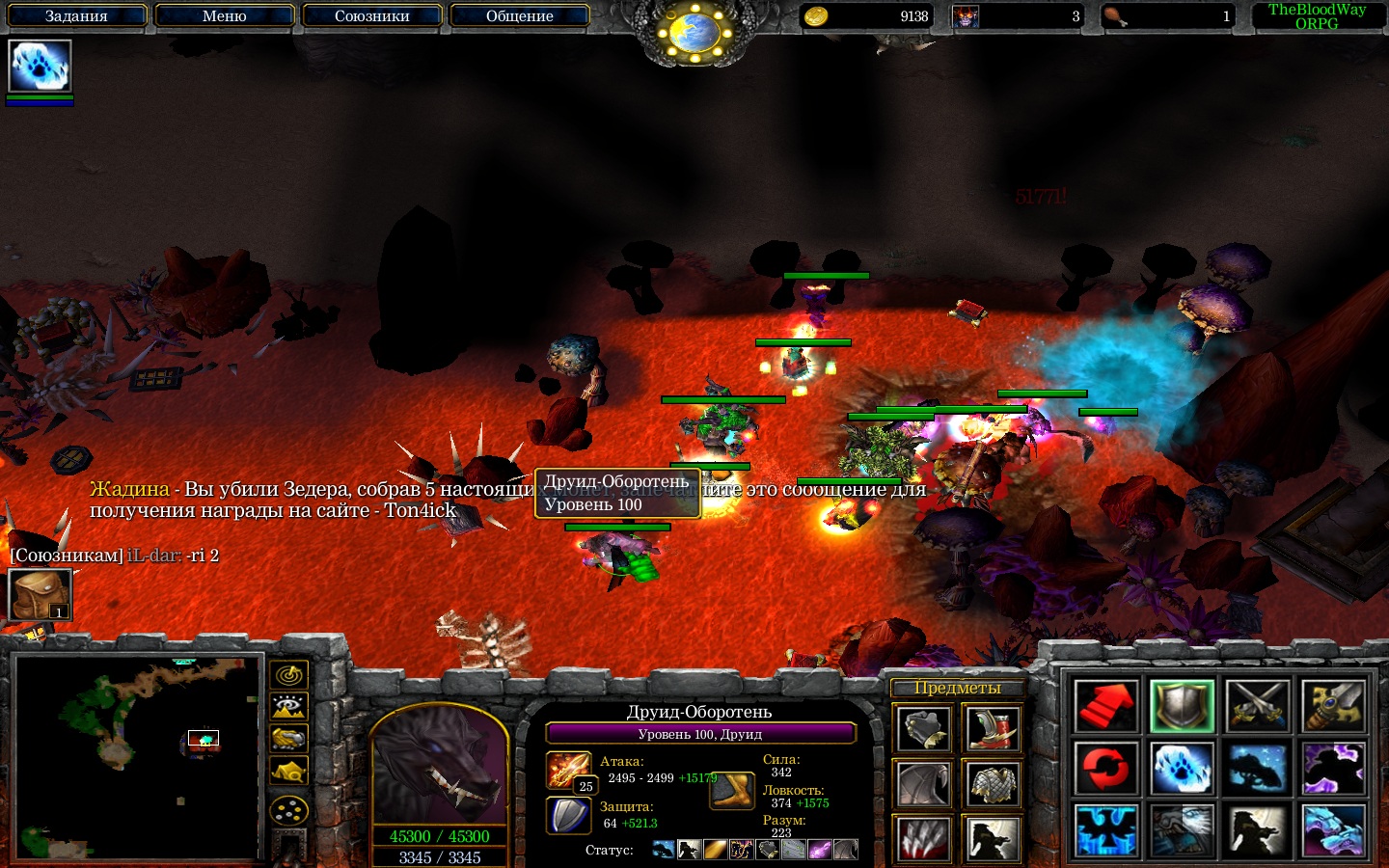Image resolution: width=1389 pixels, height=868 pixels.
Task: Select the bloody claws inventory item
Action: [924, 838]
